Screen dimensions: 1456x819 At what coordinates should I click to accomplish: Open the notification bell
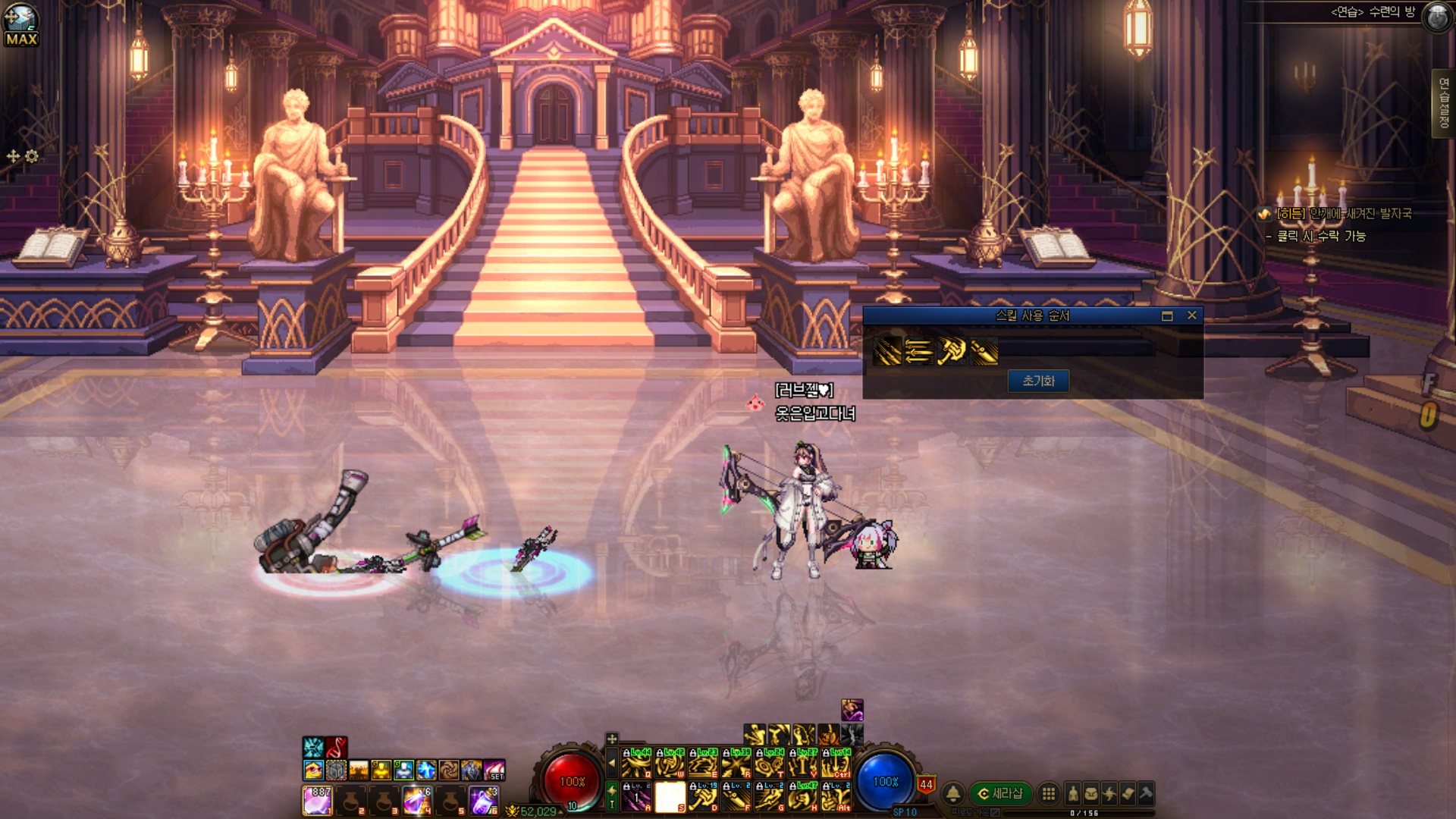pos(953,793)
